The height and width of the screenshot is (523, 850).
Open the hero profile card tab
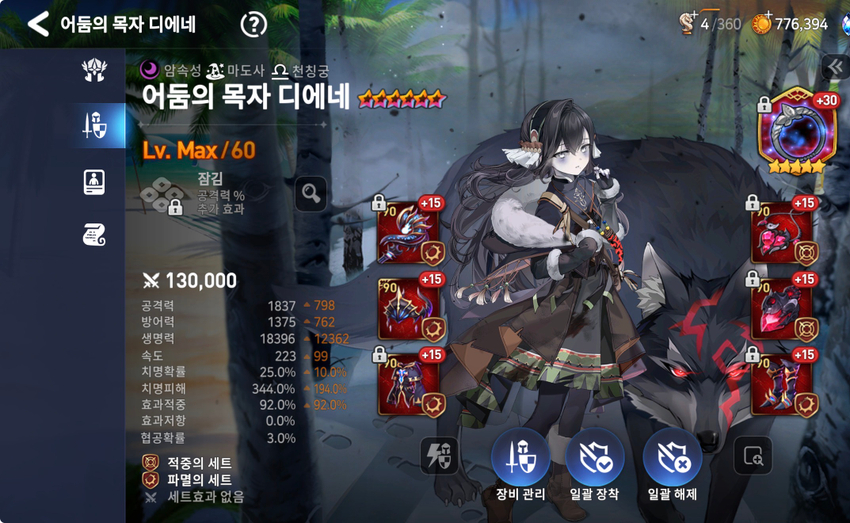[x=95, y=181]
